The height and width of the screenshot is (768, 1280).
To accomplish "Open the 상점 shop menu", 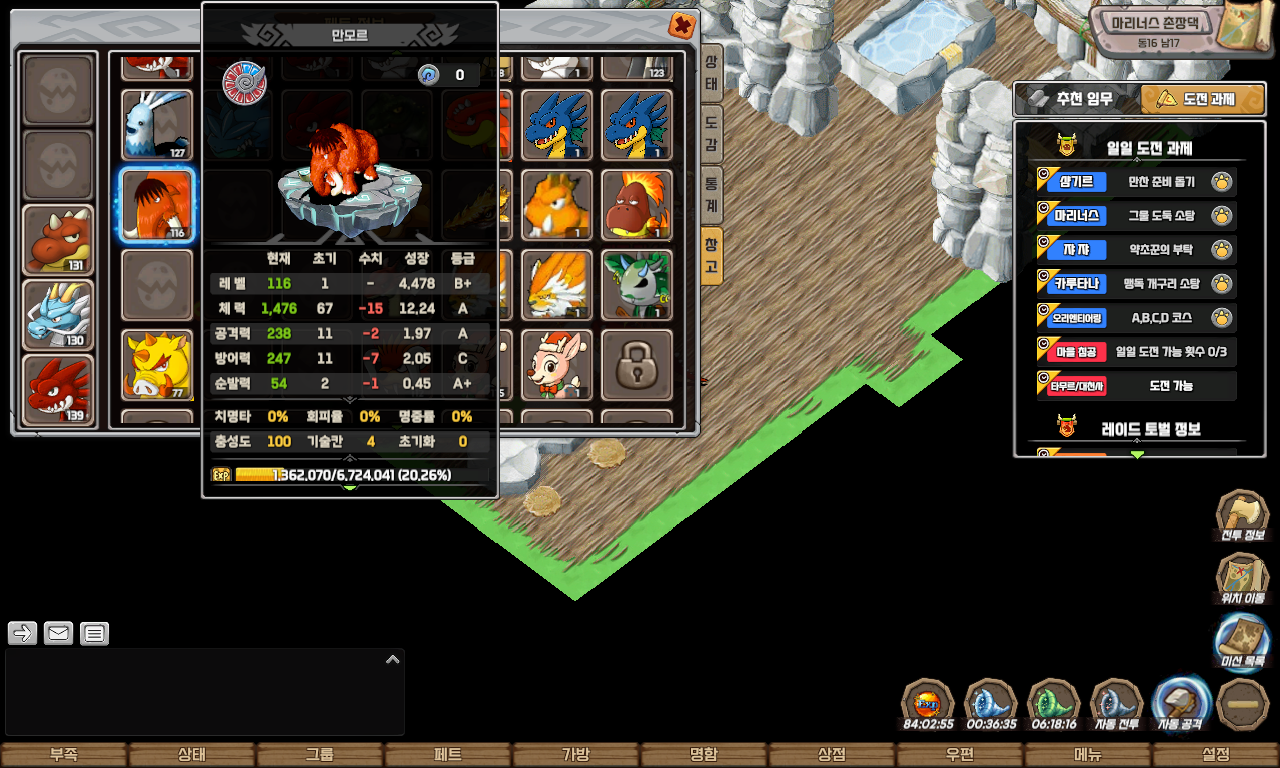I will click(x=832, y=755).
